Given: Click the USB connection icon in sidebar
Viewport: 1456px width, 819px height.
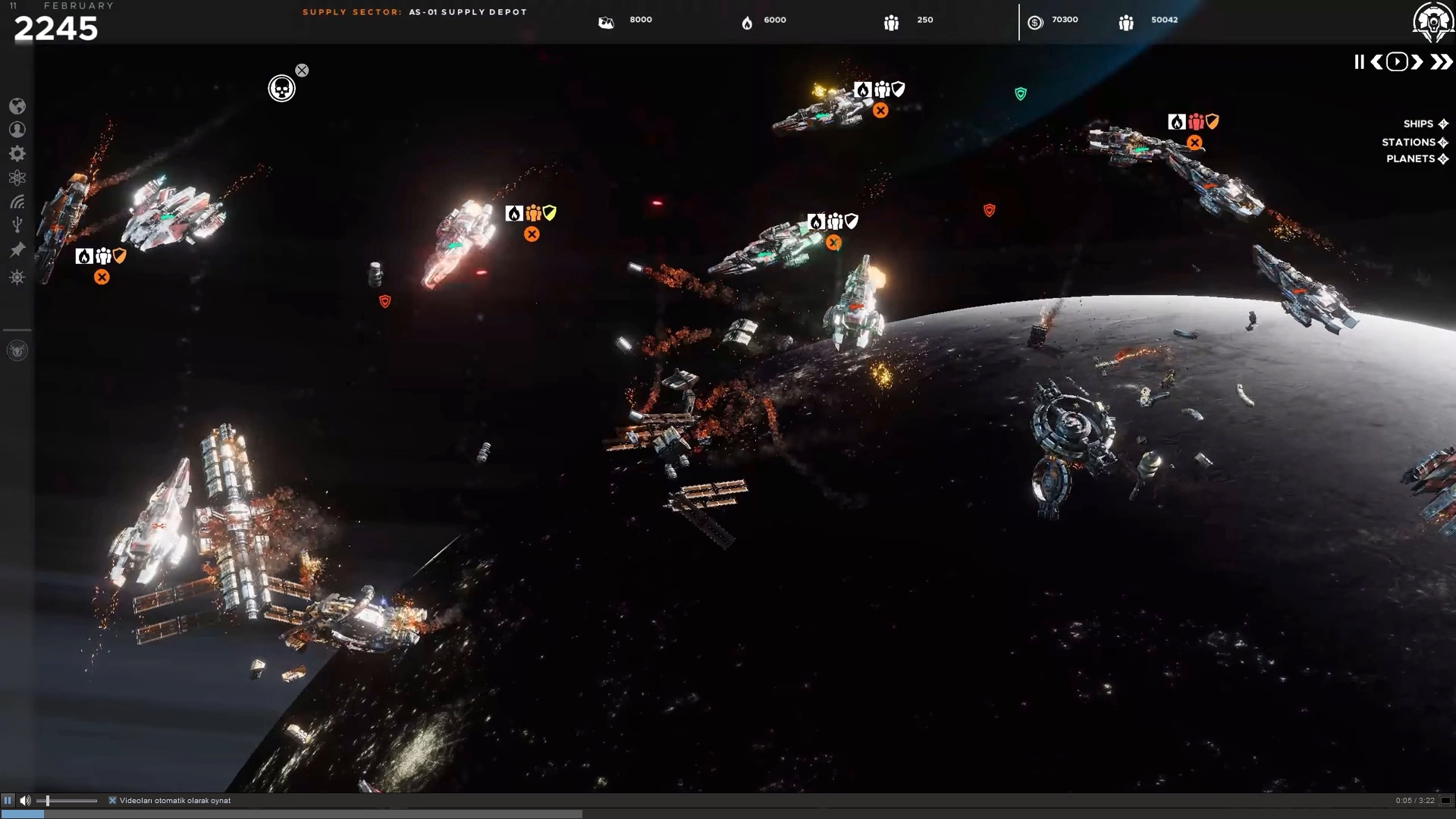Looking at the screenshot, I should [x=17, y=223].
